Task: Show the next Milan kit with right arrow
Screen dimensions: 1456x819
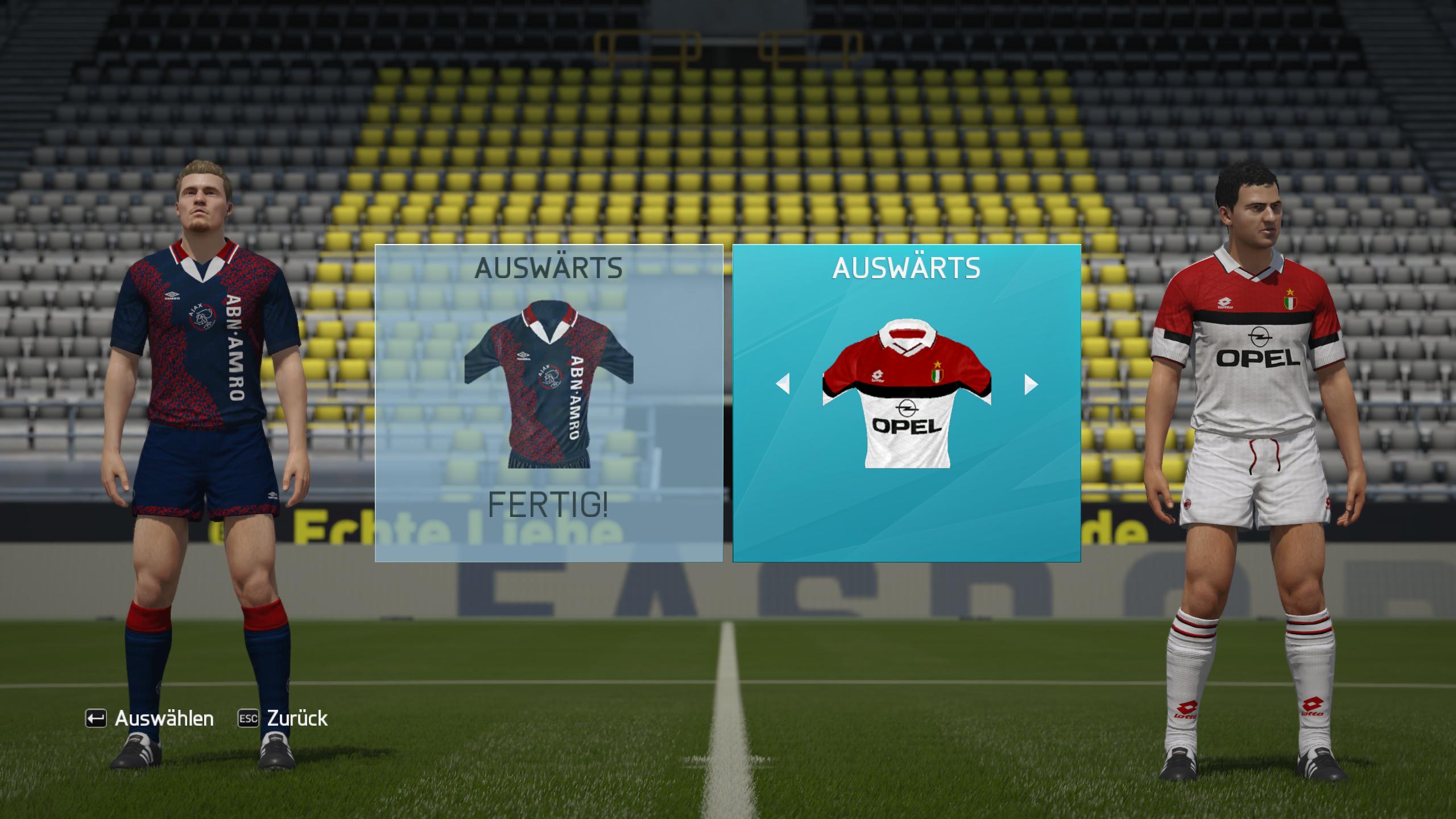Action: pyautogui.click(x=1031, y=384)
